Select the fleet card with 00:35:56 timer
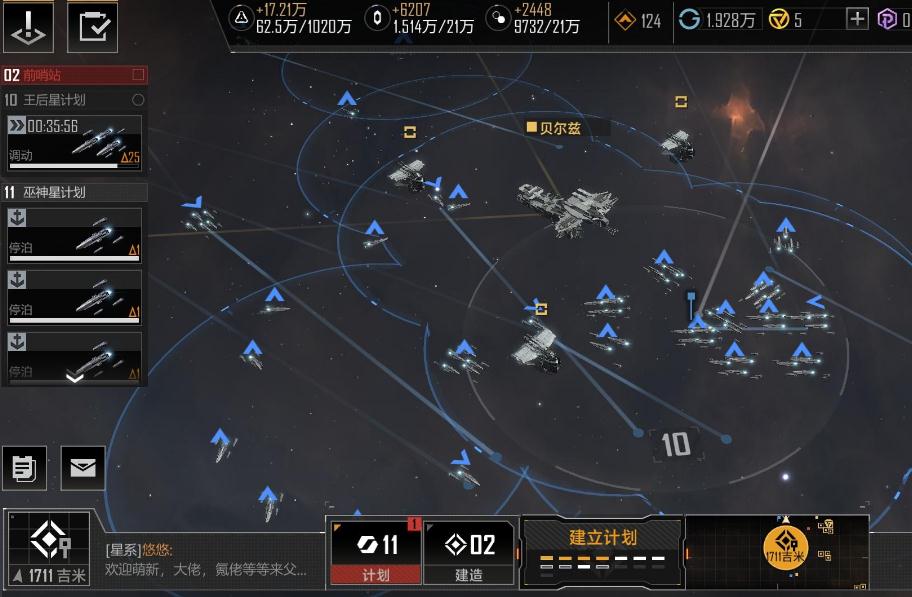 click(x=74, y=142)
